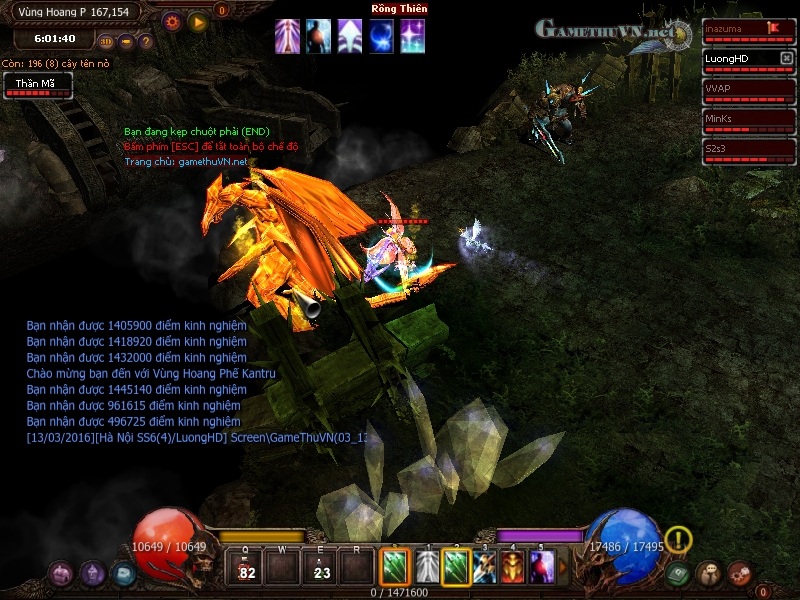Click the orange play arrow button
The height and width of the screenshot is (600, 800).
[198, 20]
